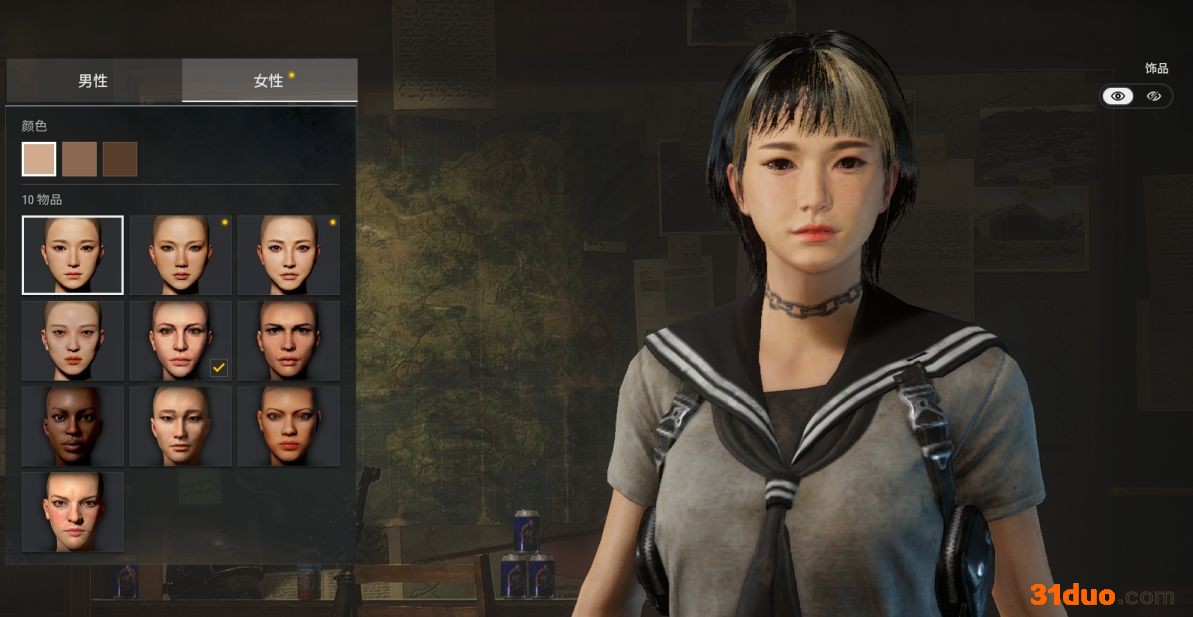Select the face preset with the yellow checkmark

coord(181,340)
